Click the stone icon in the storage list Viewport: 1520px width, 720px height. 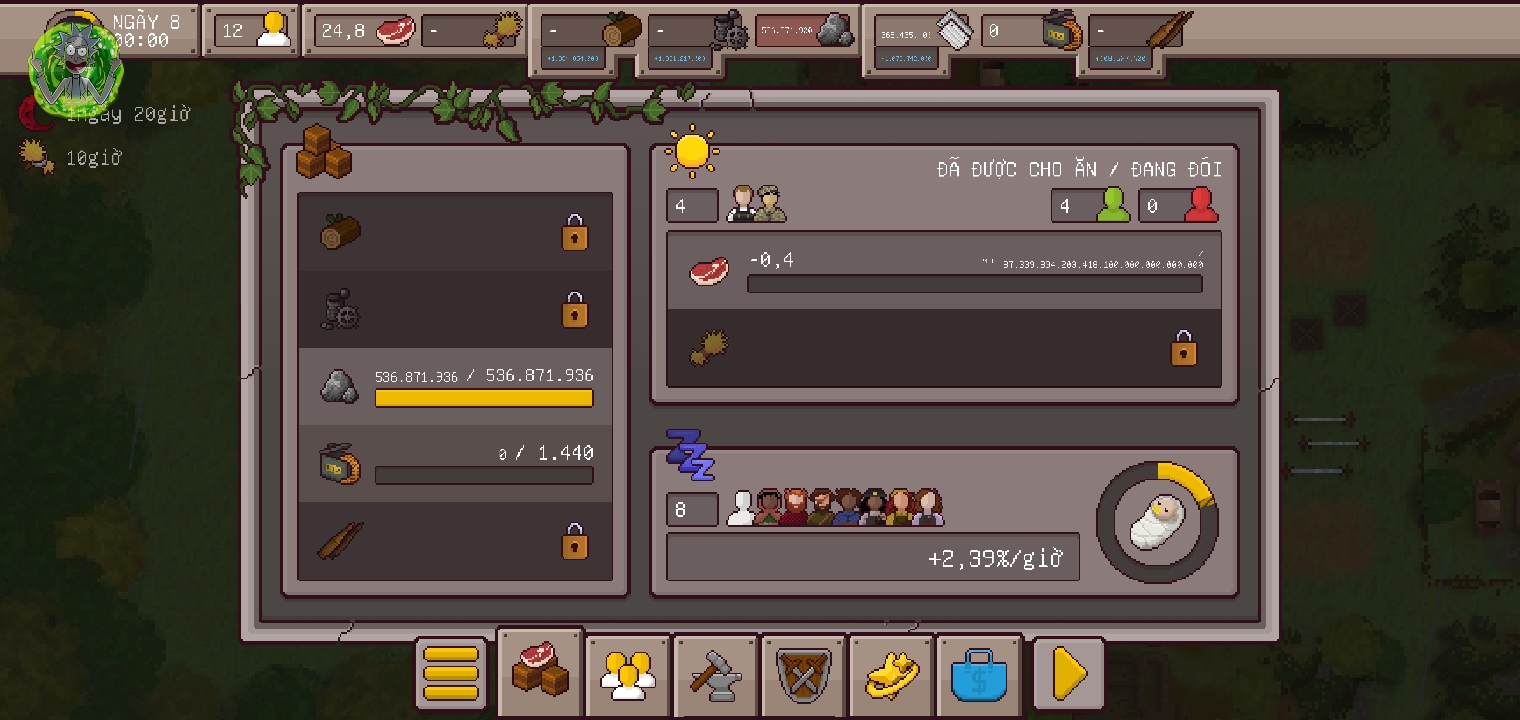tap(338, 387)
